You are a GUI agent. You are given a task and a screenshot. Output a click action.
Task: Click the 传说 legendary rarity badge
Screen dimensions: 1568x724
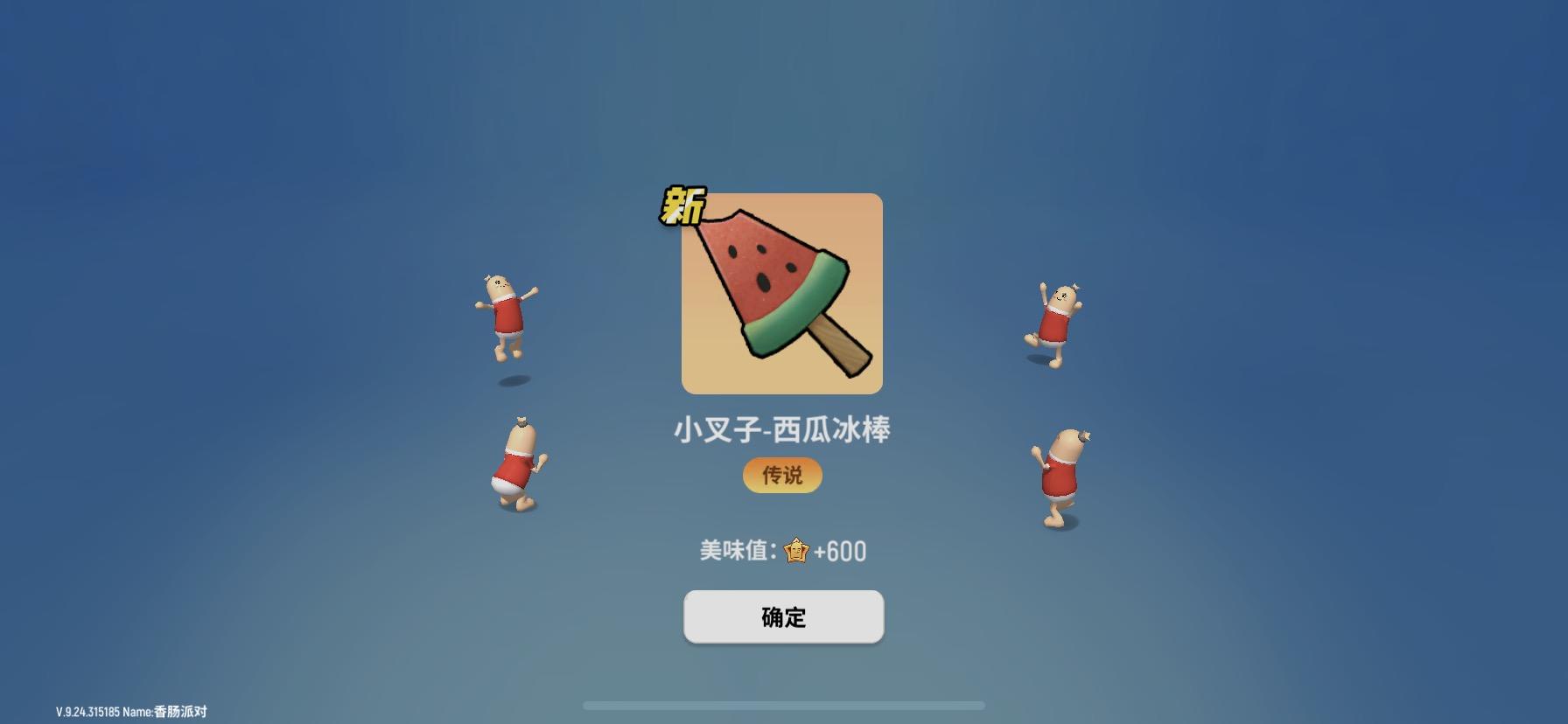781,476
